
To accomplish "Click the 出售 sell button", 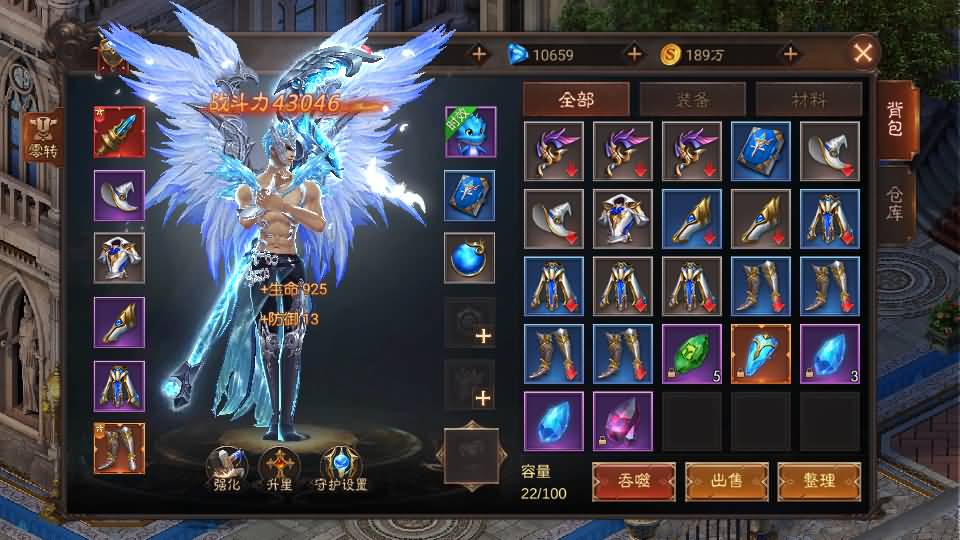I will tap(726, 480).
